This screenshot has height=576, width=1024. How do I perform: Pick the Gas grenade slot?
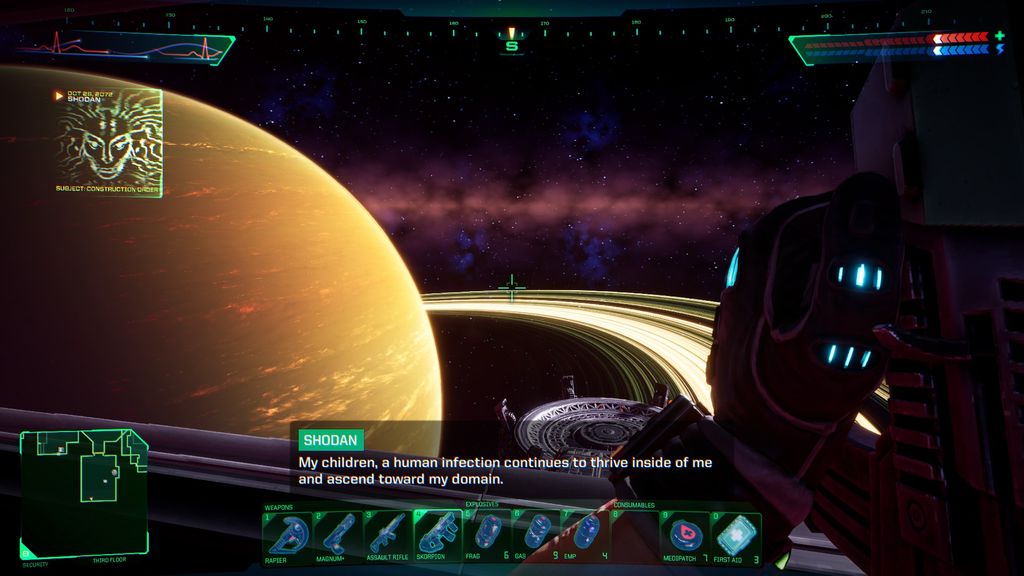point(537,537)
